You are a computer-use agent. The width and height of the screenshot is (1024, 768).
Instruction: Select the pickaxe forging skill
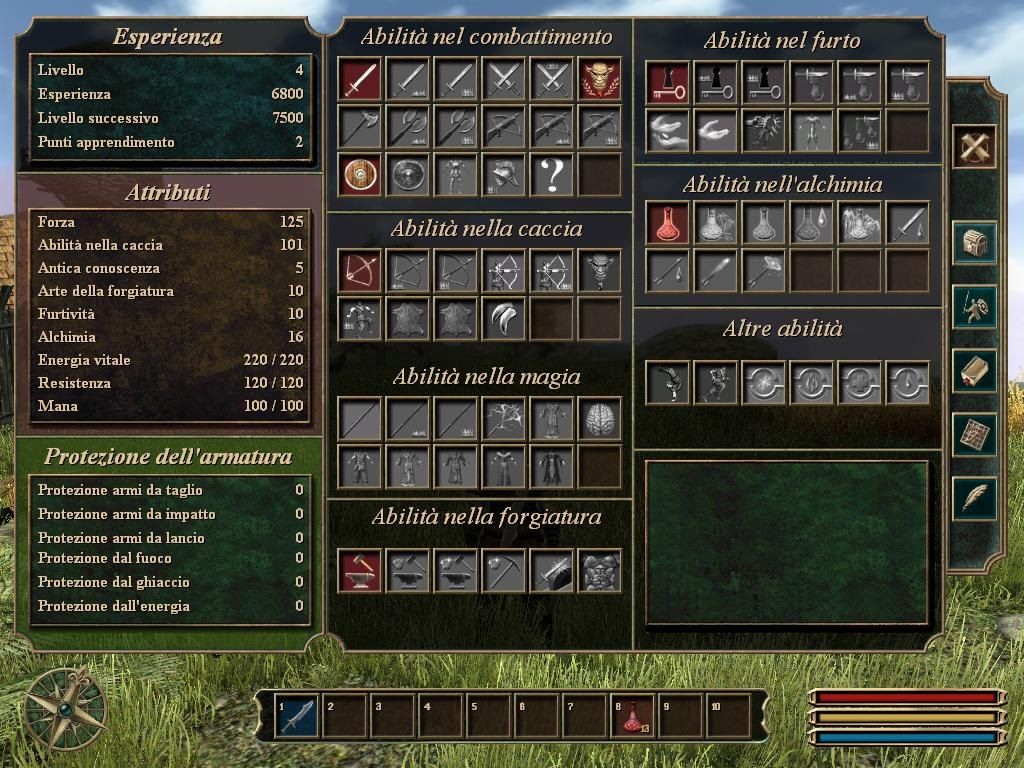pos(503,570)
